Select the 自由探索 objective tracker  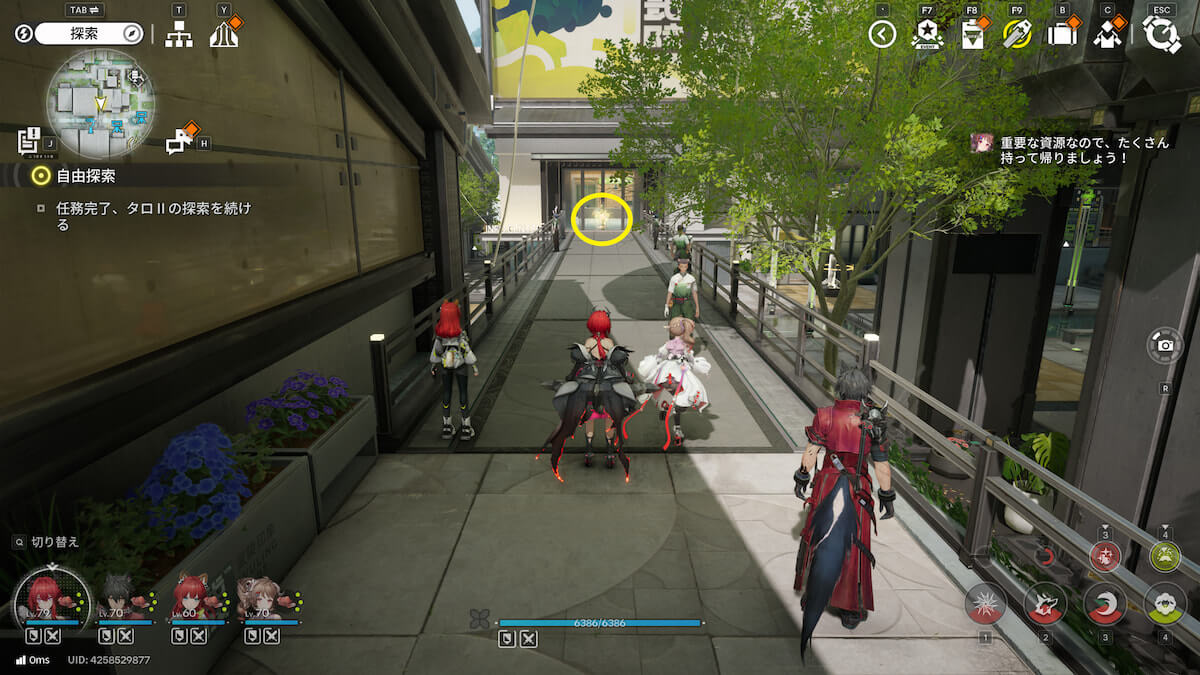[85, 176]
